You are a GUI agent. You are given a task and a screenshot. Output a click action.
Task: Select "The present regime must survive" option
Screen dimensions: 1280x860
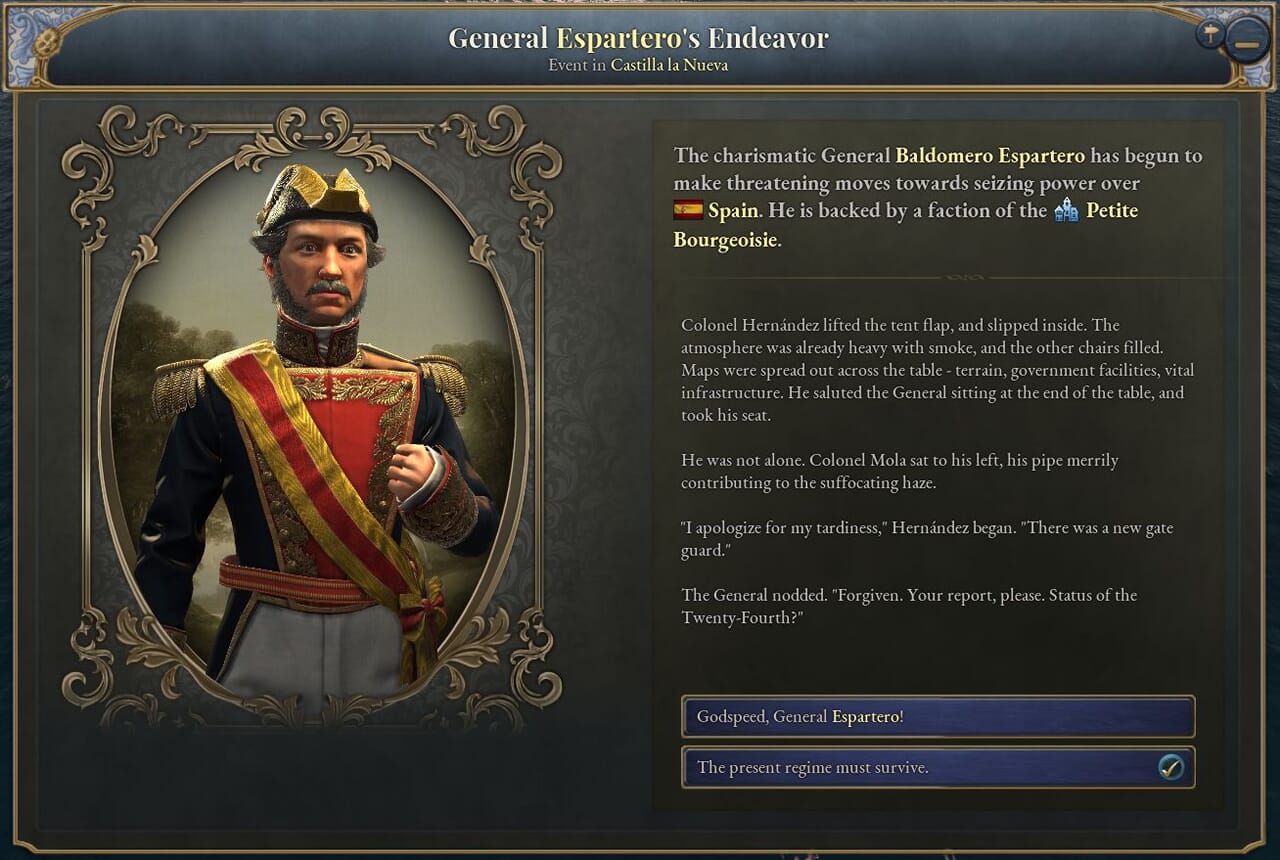pyautogui.click(x=937, y=768)
